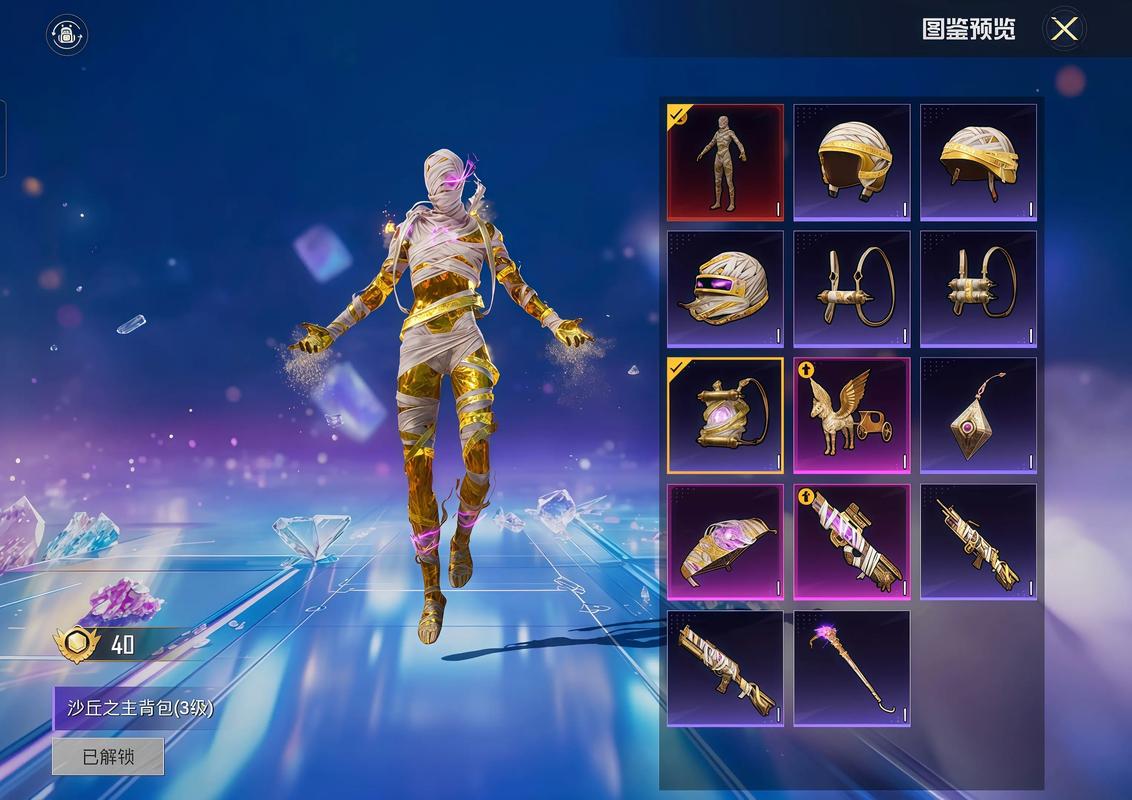Choose the mummy helmet with purple visor
Screen dimensions: 1132x800
point(726,289)
